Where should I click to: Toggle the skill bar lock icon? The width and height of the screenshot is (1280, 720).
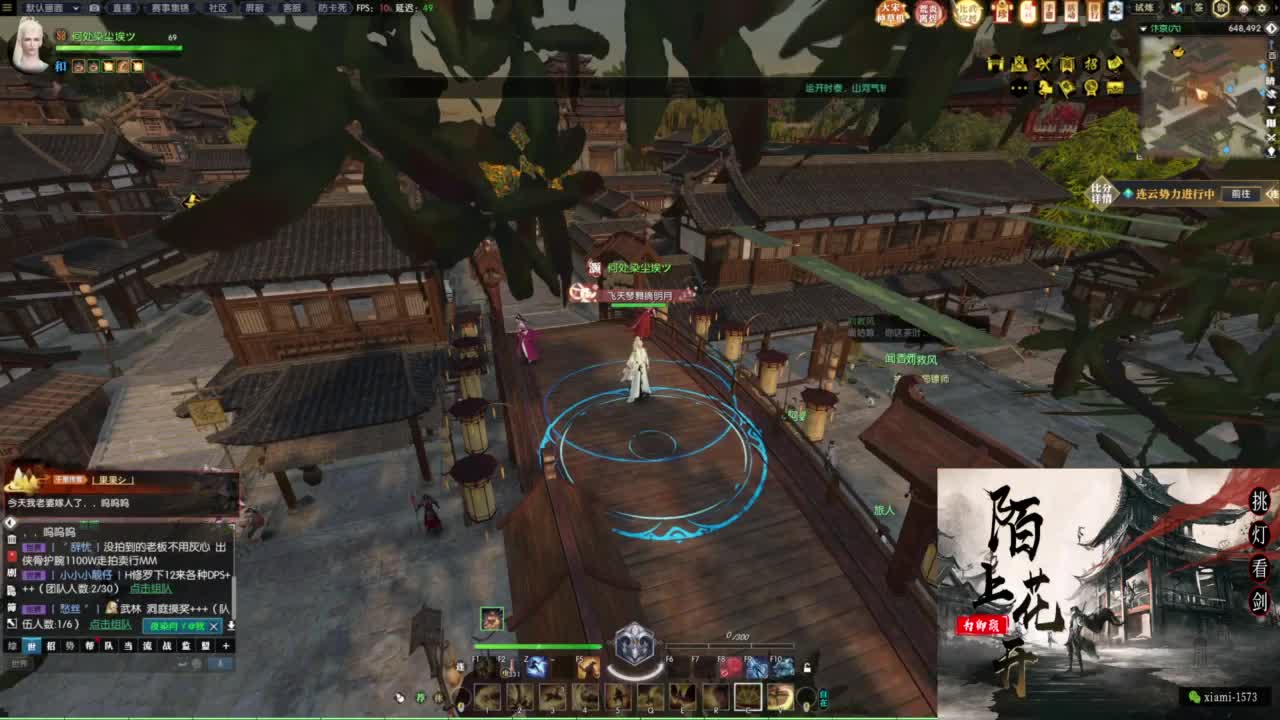tap(808, 668)
